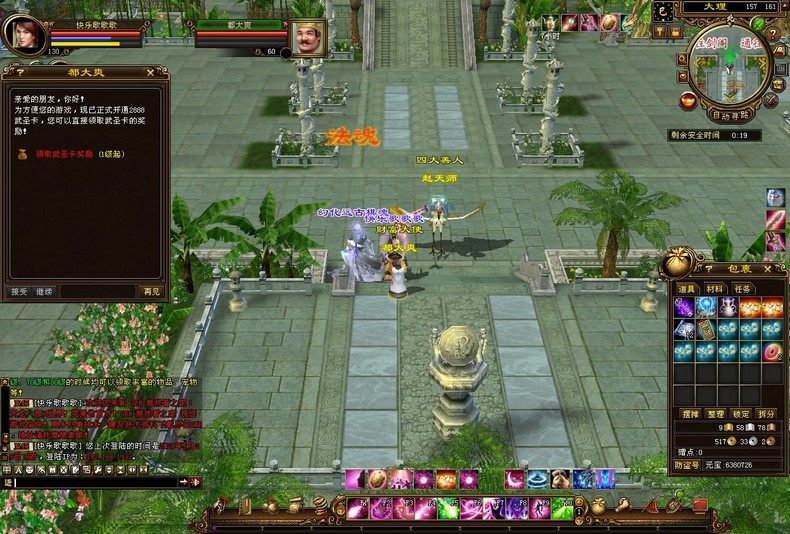This screenshot has width=790, height=534.
Task: Click the 摆摊 stall button
Action: pyautogui.click(x=690, y=413)
